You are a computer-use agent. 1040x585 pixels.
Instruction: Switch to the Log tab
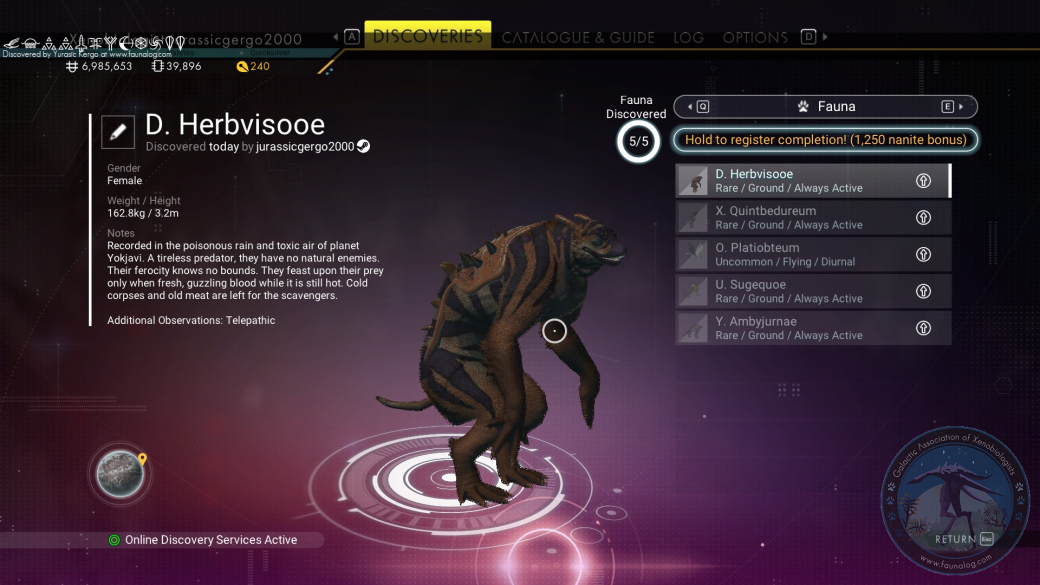[688, 38]
